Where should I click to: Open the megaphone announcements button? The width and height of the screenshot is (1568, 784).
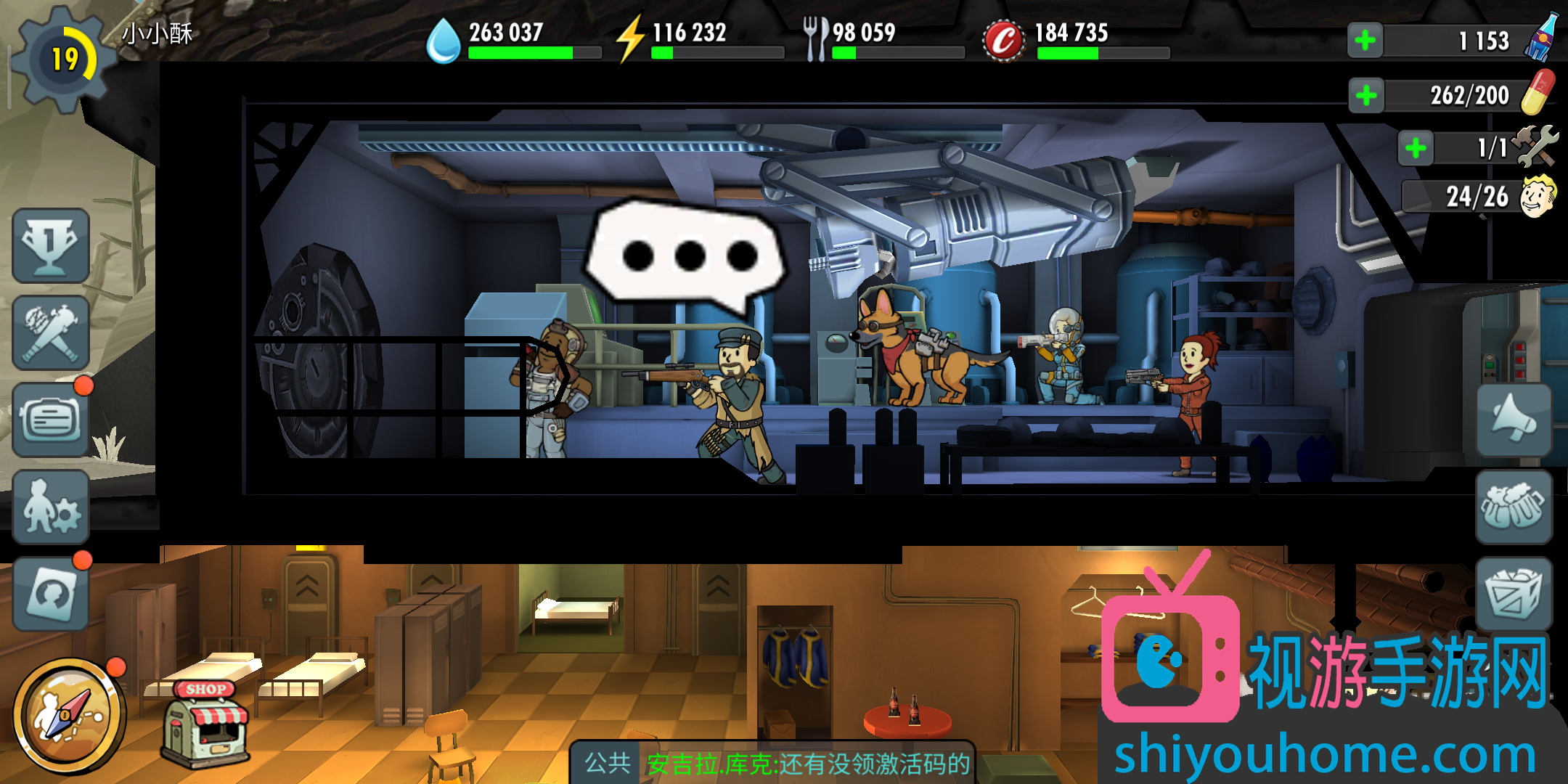coord(1514,420)
